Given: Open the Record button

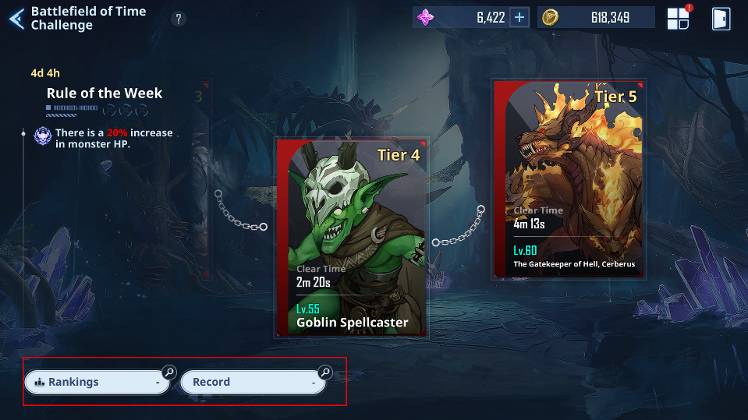Looking at the screenshot, I should pyautogui.click(x=254, y=382).
